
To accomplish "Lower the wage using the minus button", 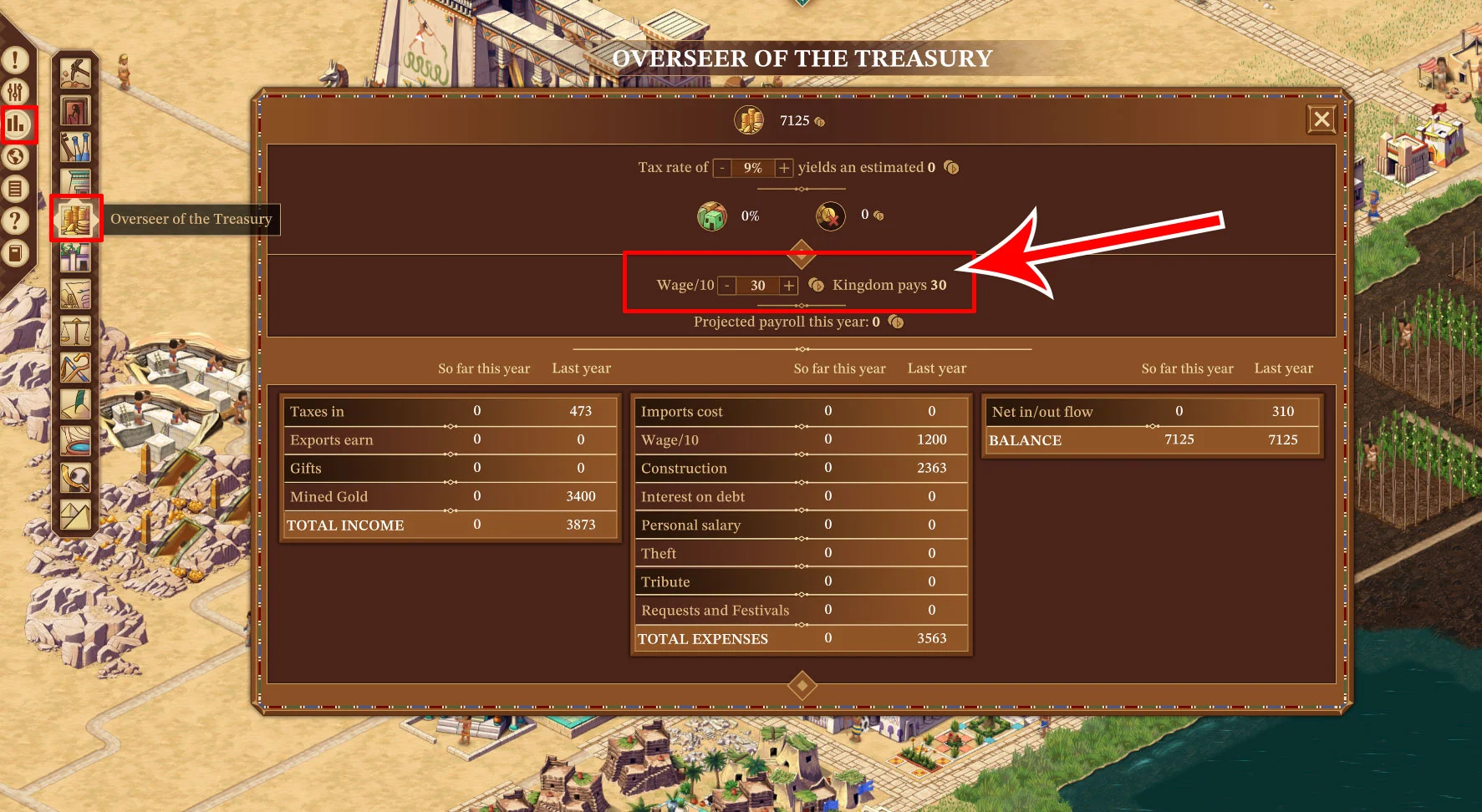I will tap(727, 286).
